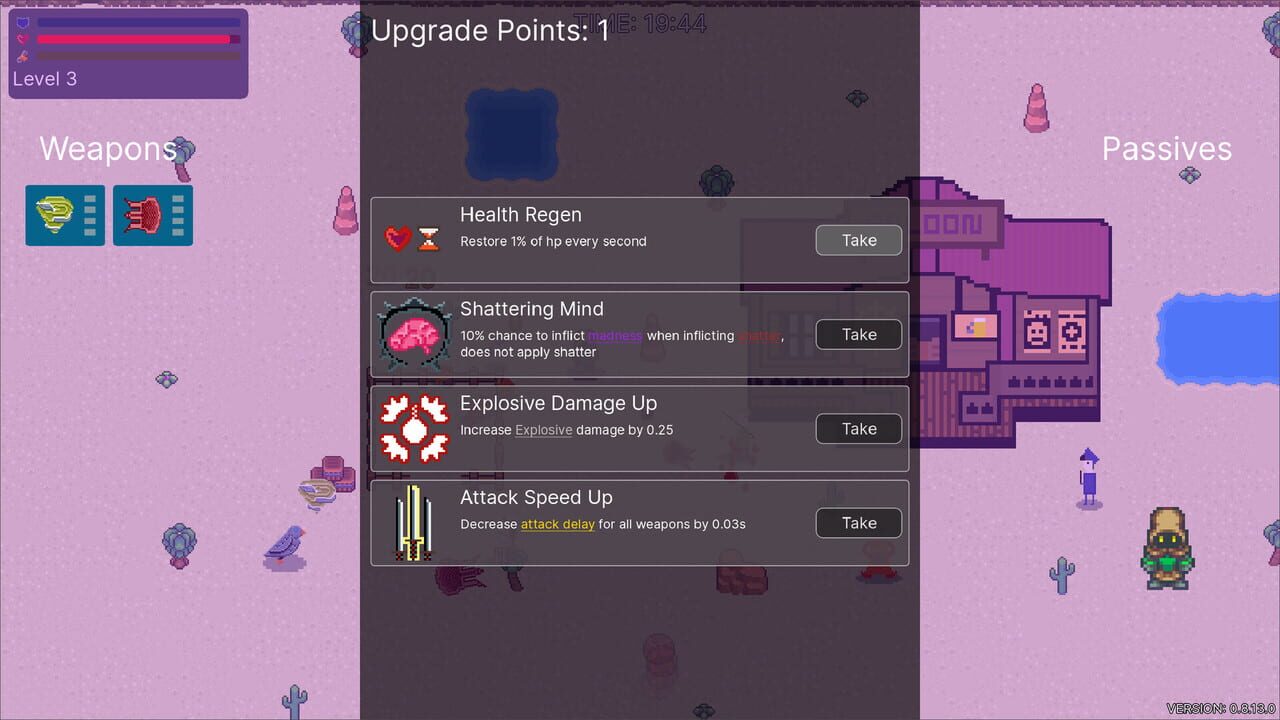
Task: Open the Explosive keyword link
Action: click(542, 430)
